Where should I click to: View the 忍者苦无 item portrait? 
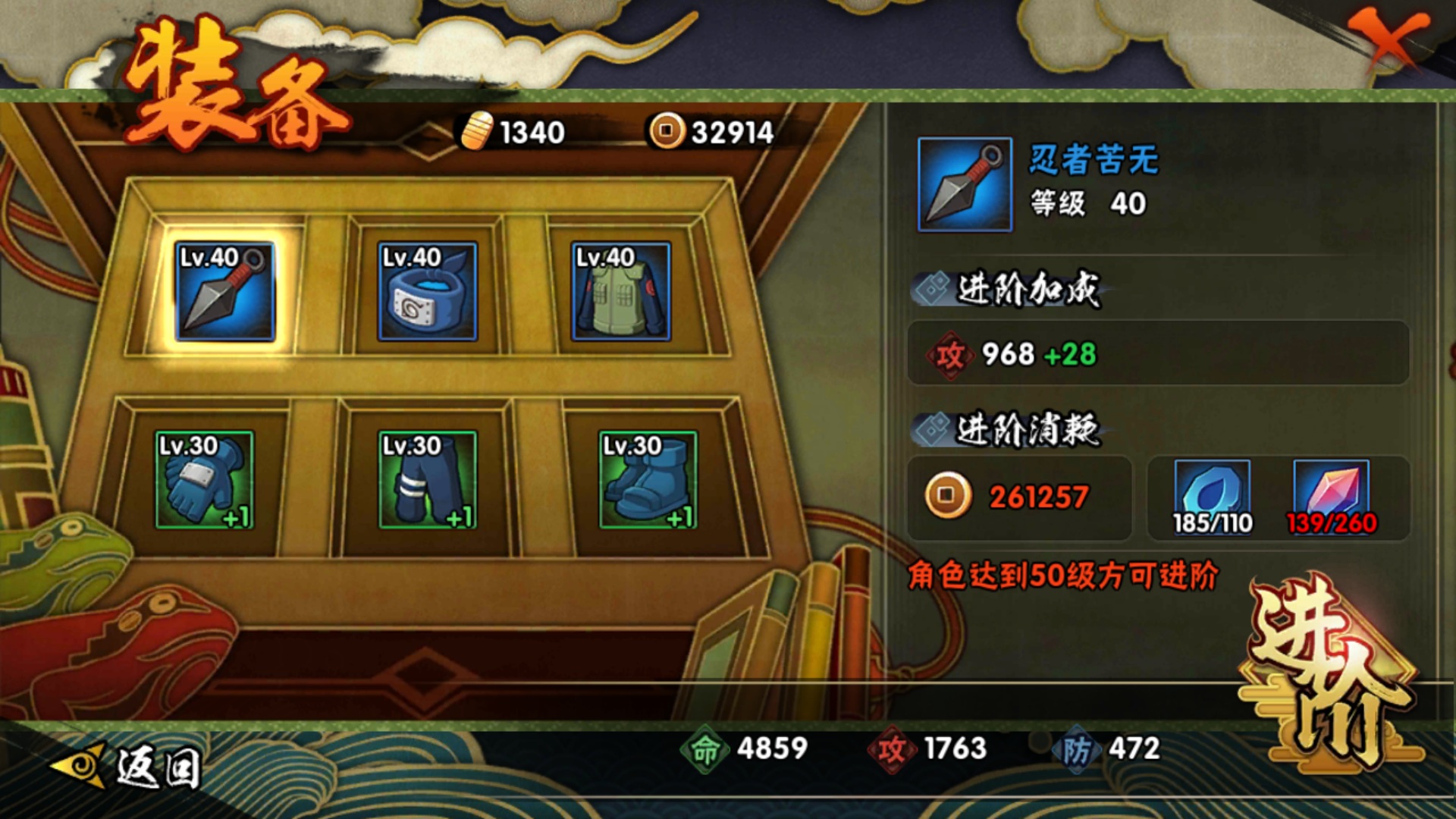tap(965, 184)
